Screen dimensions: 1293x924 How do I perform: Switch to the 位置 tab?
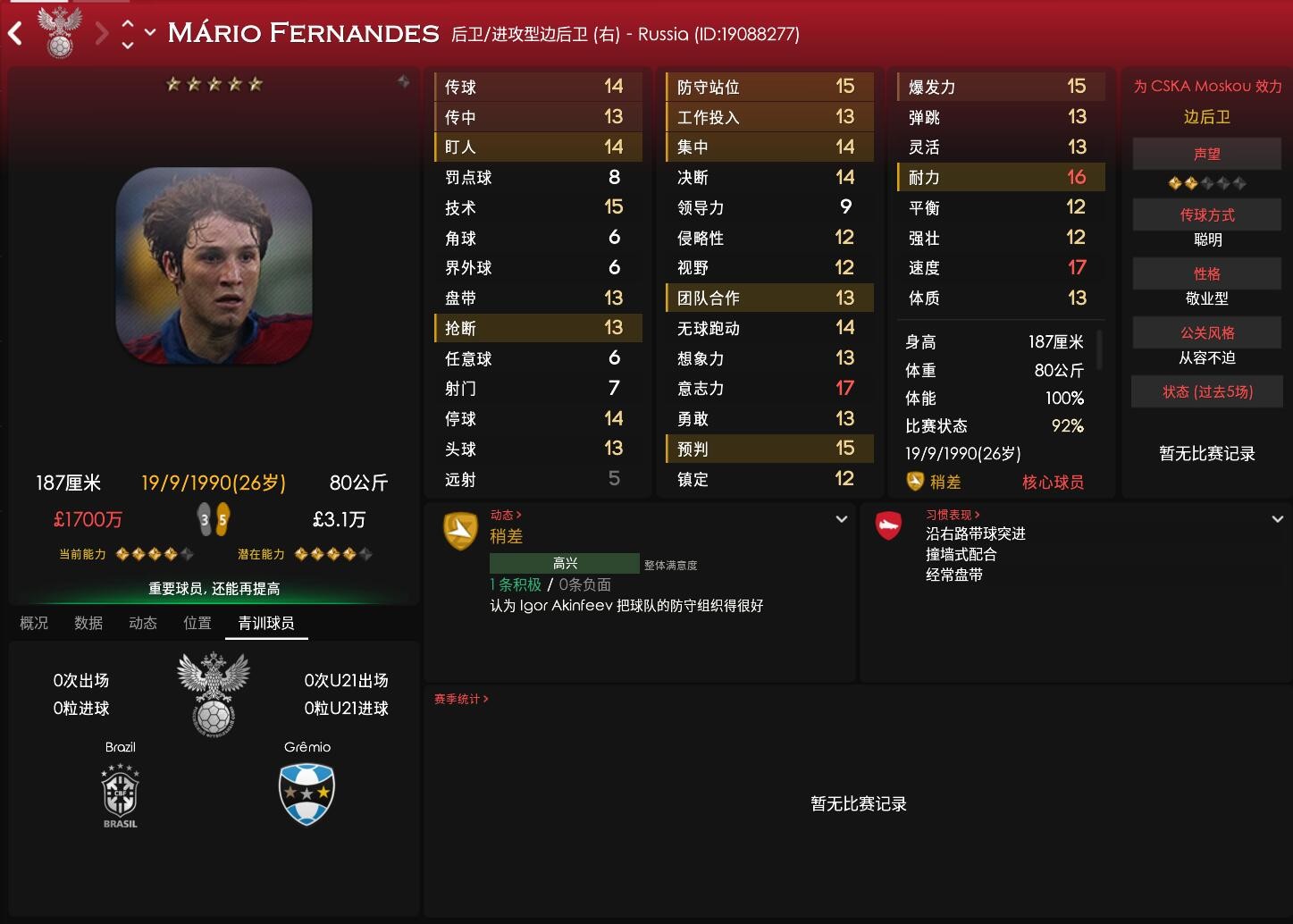(x=197, y=623)
